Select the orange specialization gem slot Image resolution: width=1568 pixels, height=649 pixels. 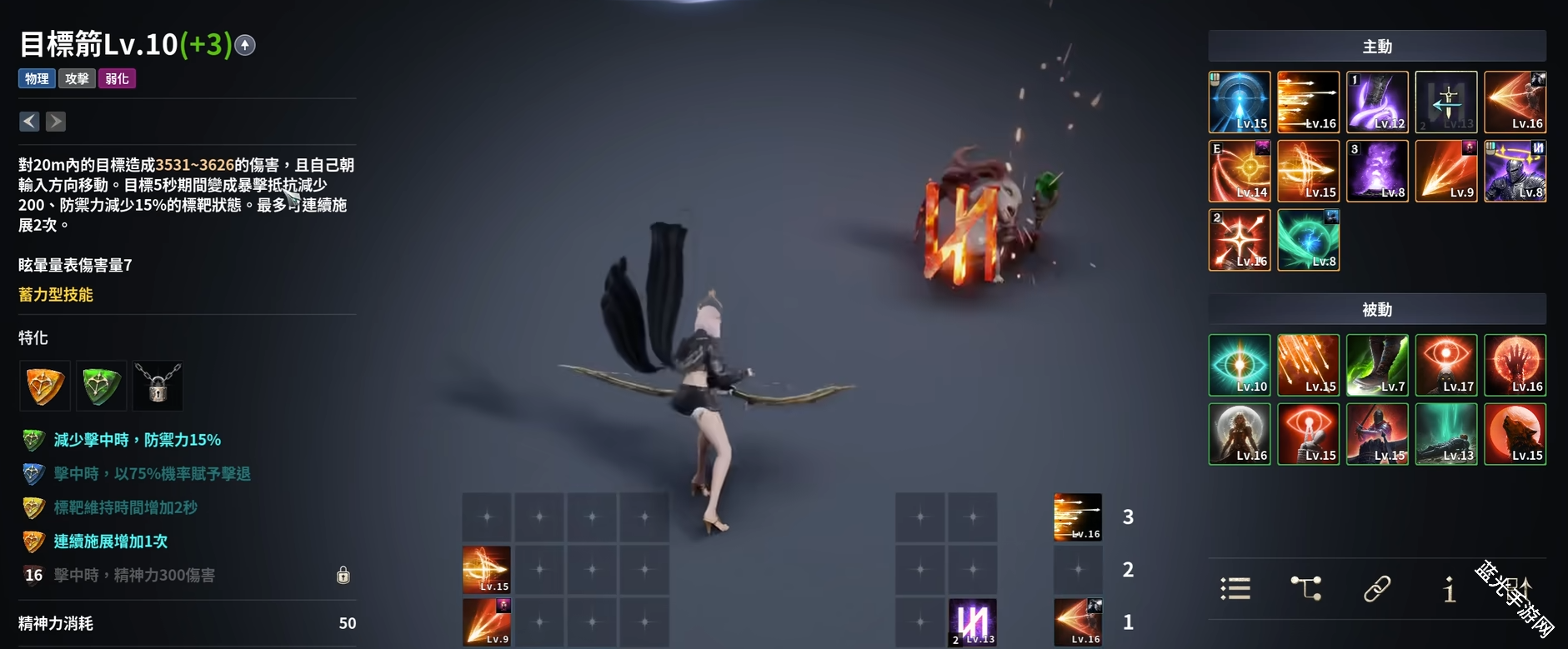click(x=45, y=386)
